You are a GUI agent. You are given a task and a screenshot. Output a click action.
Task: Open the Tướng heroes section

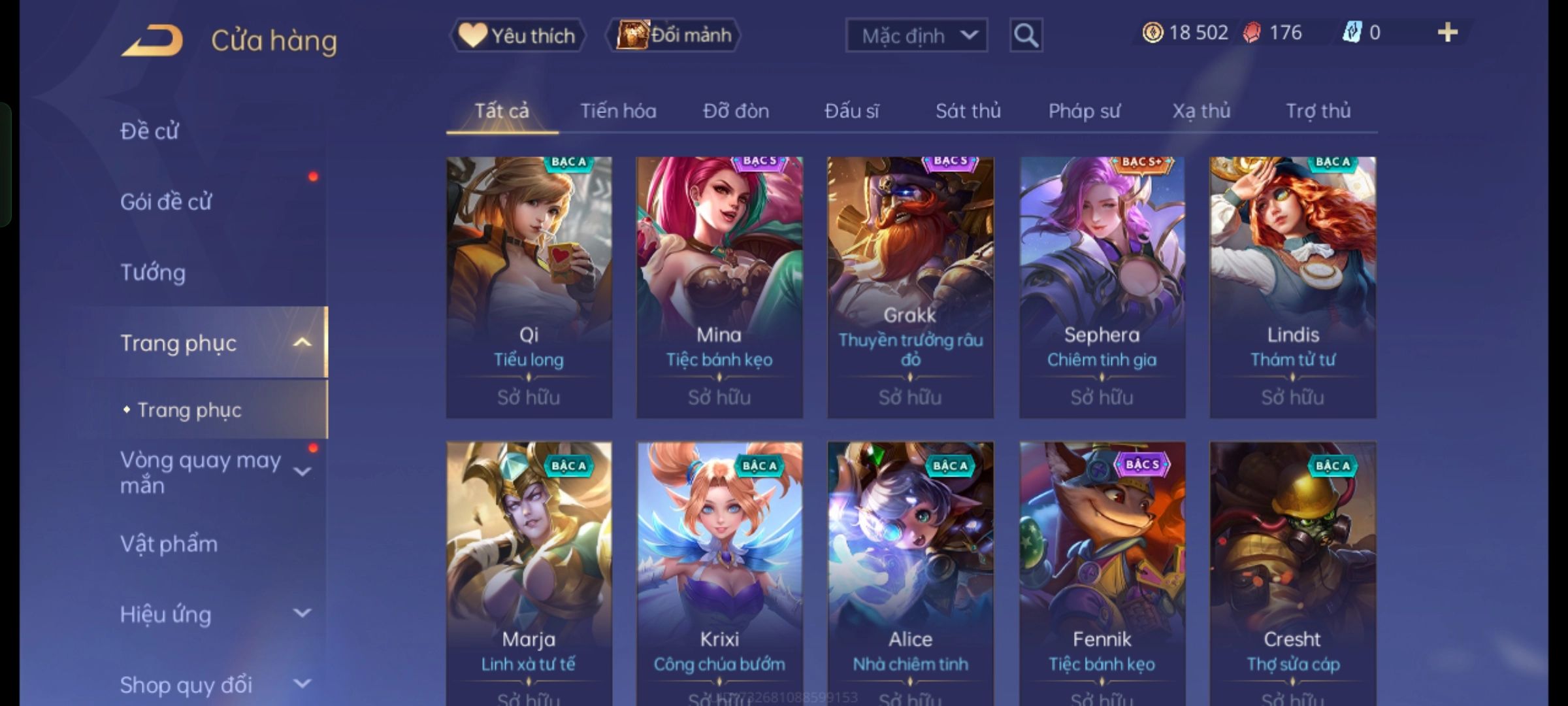[x=153, y=272]
